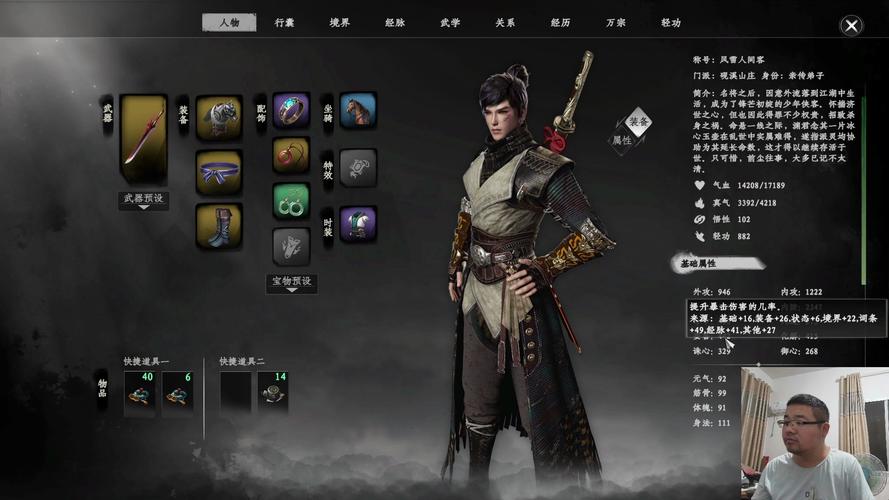Show the 经历 tab
889x500 pixels.
click(560, 22)
